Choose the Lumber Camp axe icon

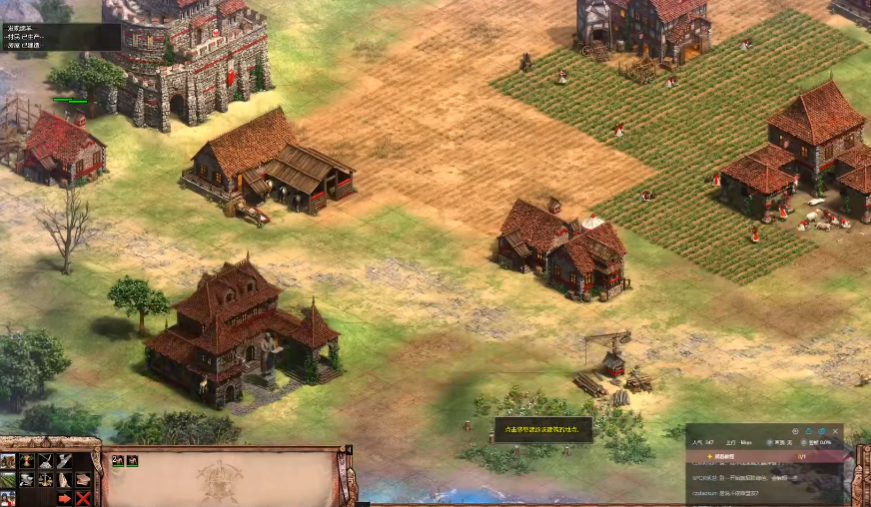point(65,461)
